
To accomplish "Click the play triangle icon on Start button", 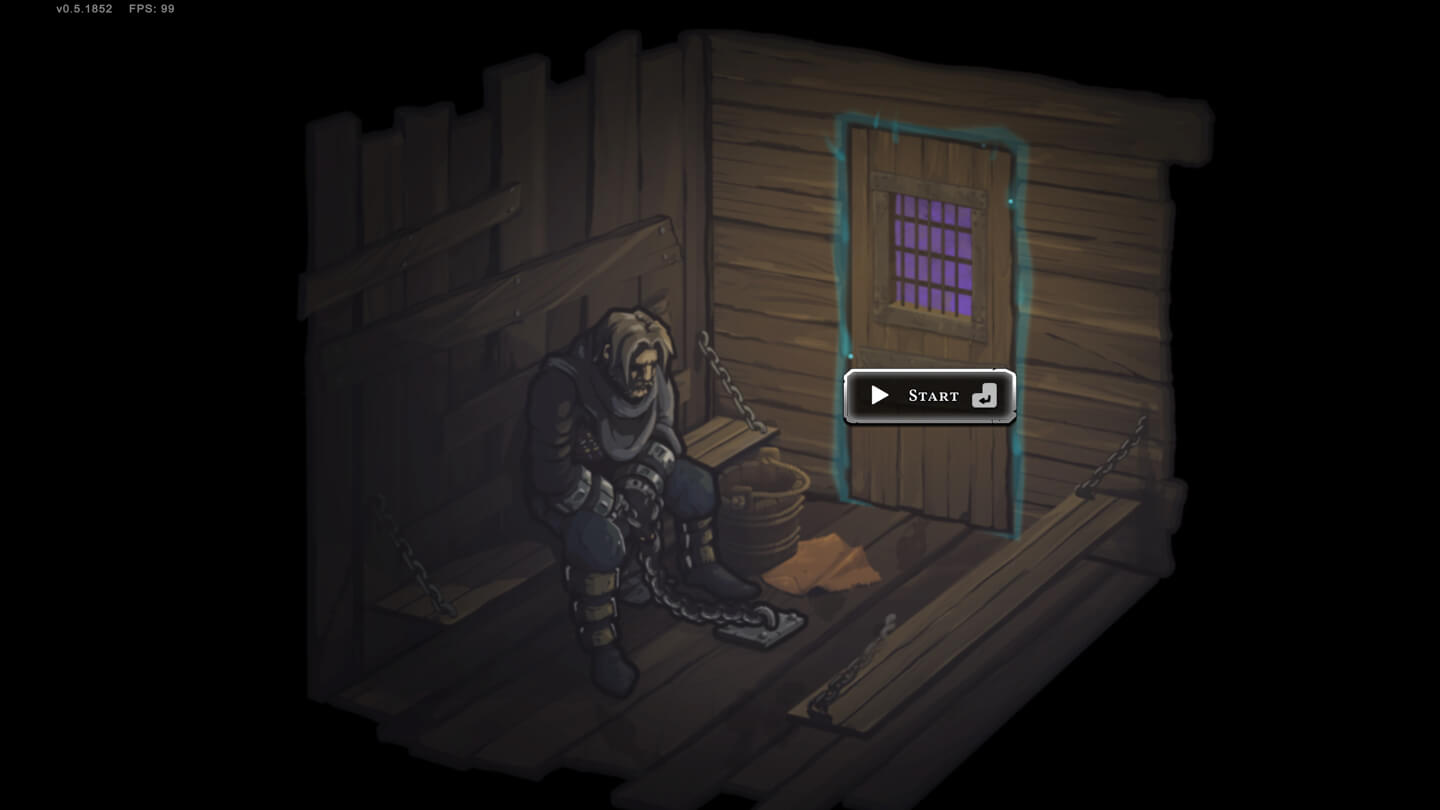I will [x=880, y=394].
